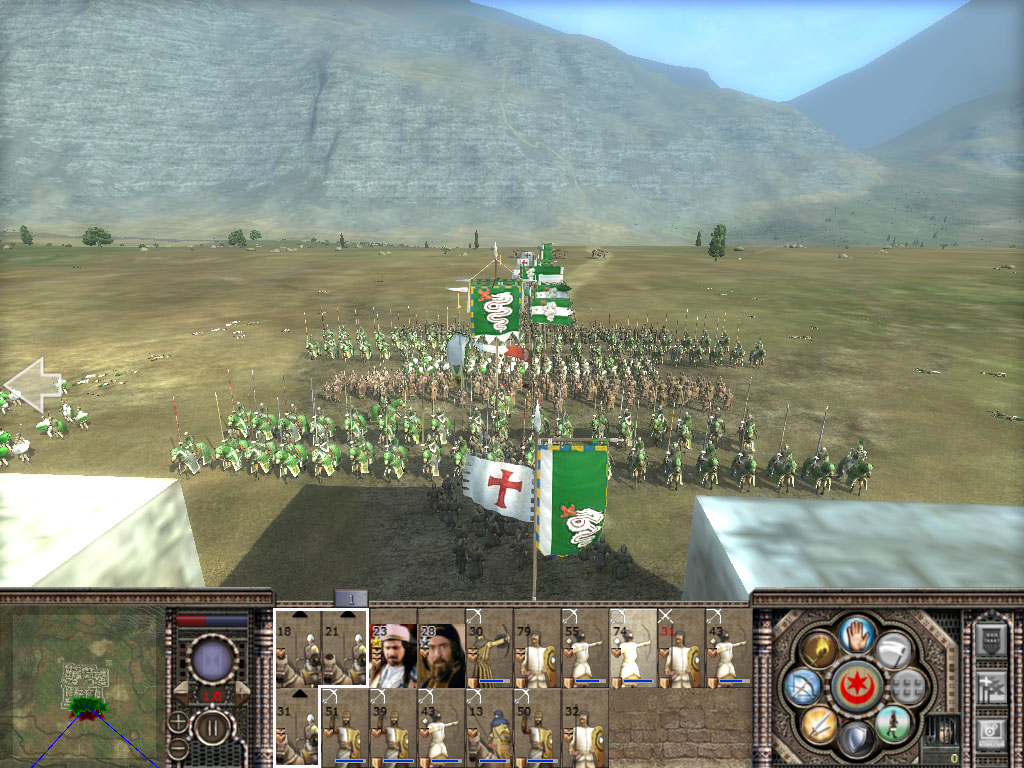Choose the unit card showing 31 in red
1024x768 pixels.
681,648
